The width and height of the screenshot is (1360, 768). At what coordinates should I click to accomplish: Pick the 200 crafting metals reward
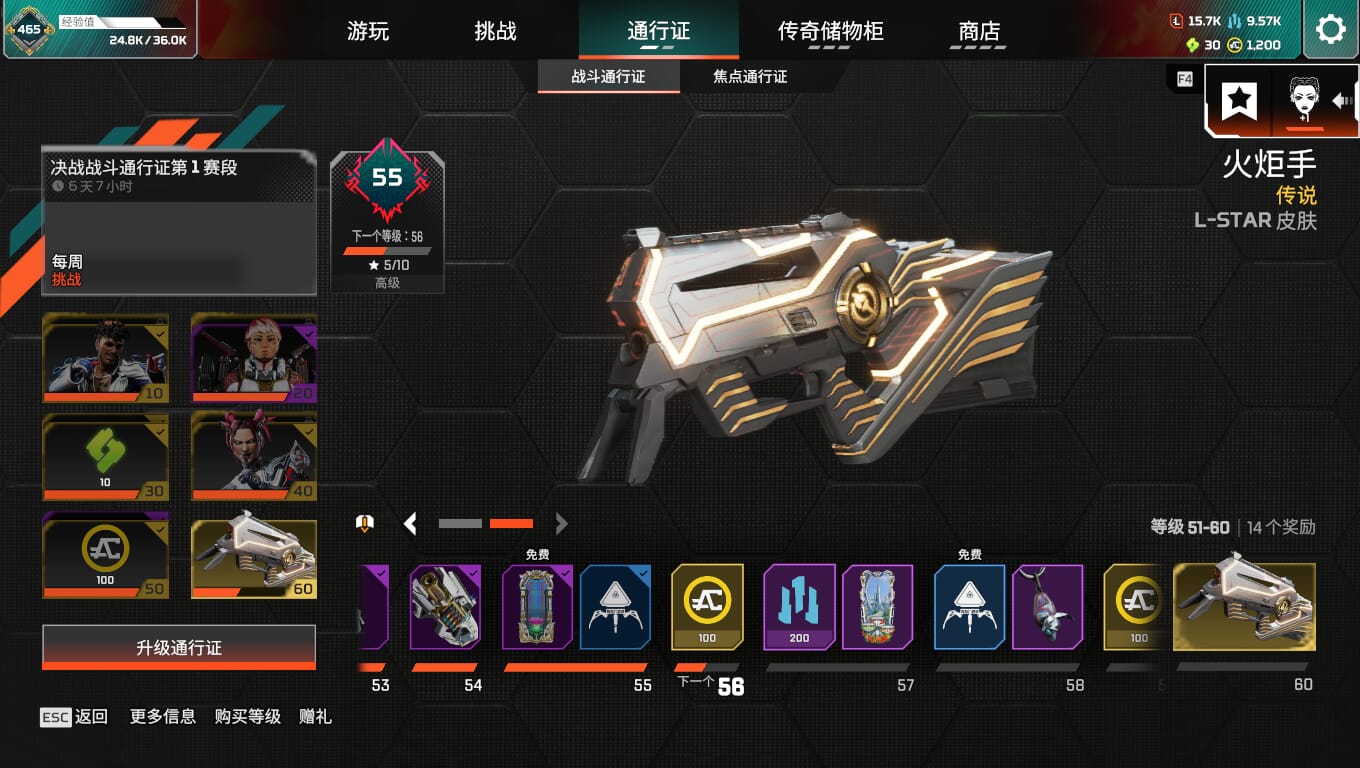(x=799, y=607)
